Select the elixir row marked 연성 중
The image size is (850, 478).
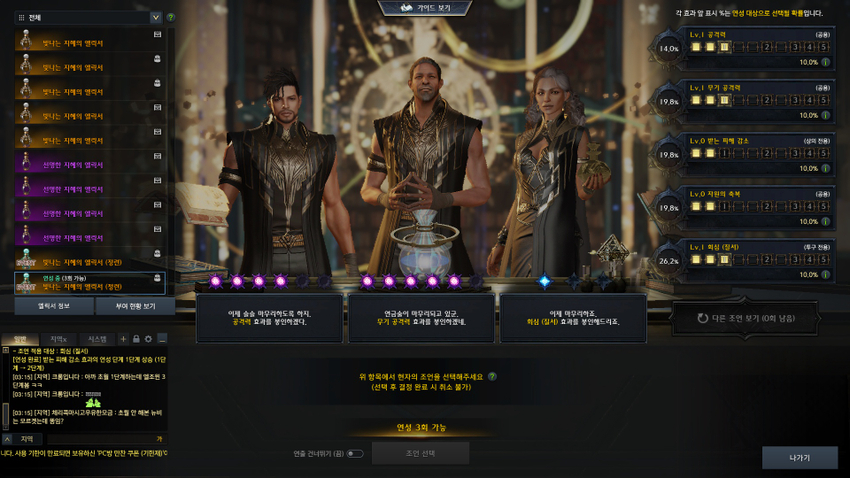tap(90, 283)
